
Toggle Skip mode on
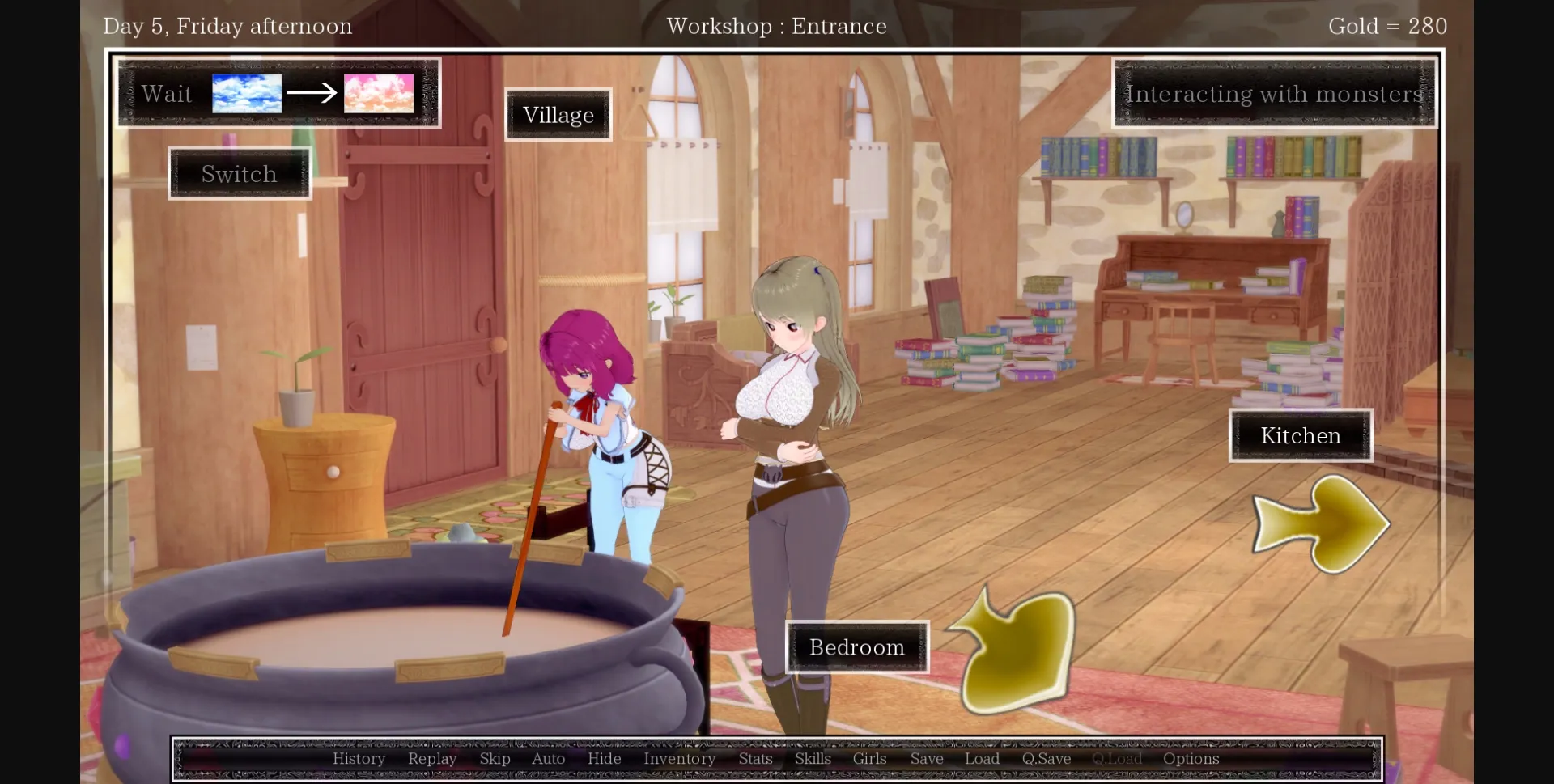pyautogui.click(x=495, y=758)
